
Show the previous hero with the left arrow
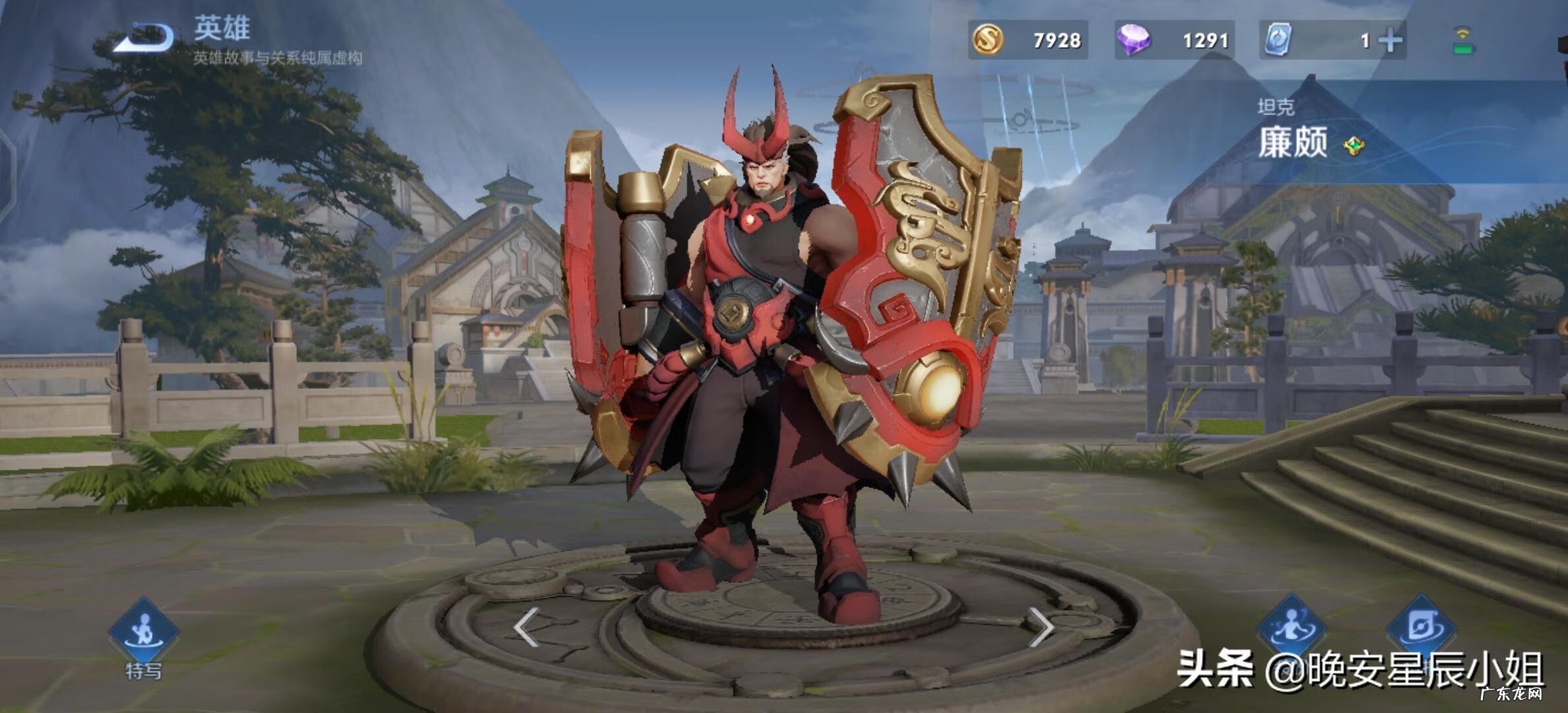pyautogui.click(x=526, y=627)
